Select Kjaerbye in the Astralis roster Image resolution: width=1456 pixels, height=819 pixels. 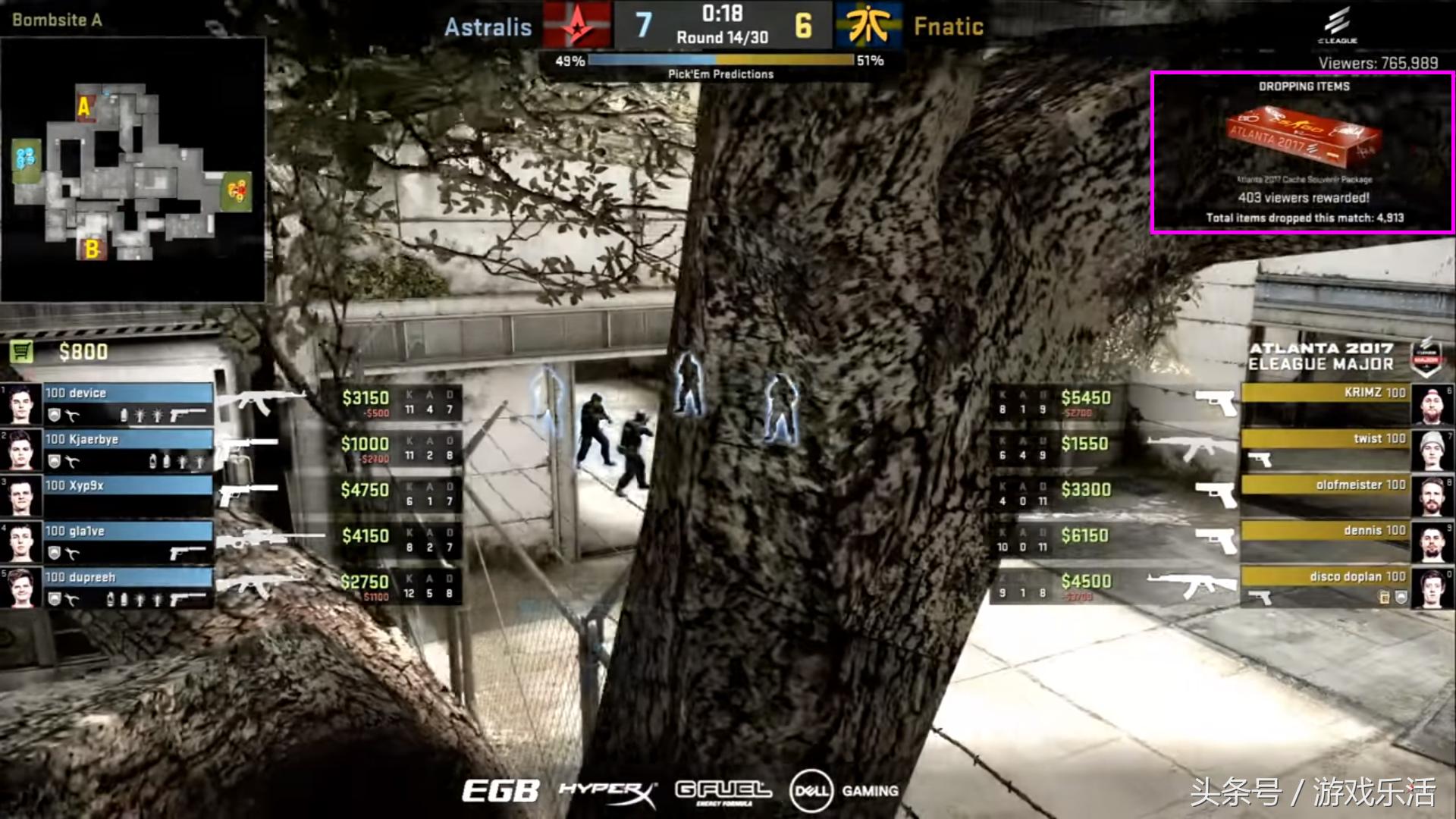tap(127, 449)
